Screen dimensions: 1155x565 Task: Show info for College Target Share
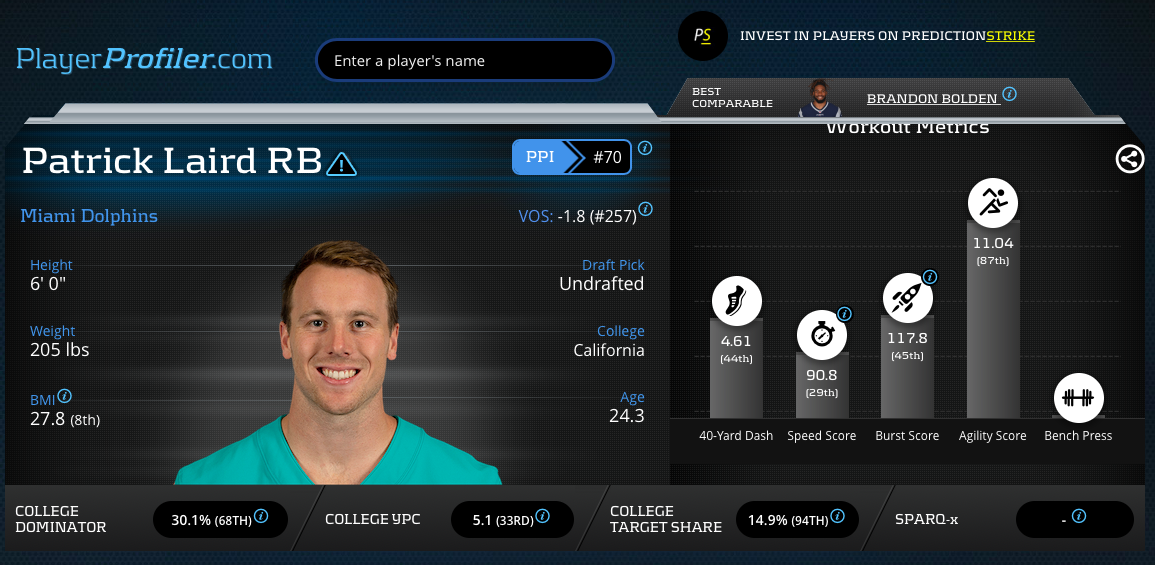click(837, 516)
